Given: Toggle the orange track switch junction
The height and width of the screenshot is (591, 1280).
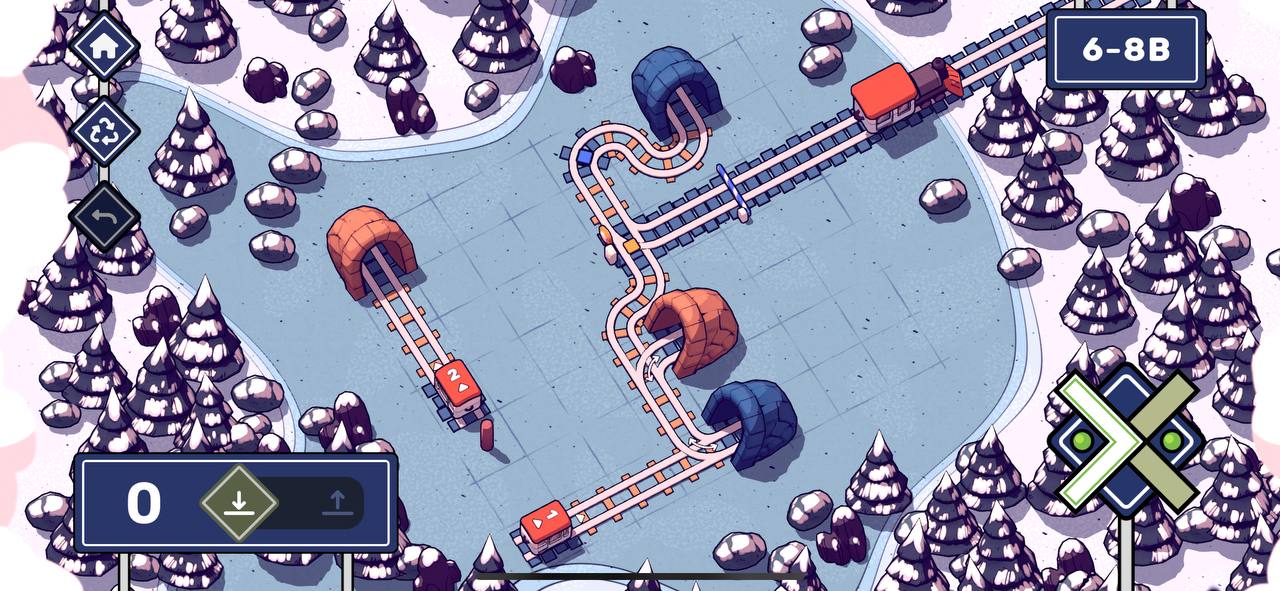Looking at the screenshot, I should click(x=631, y=244).
